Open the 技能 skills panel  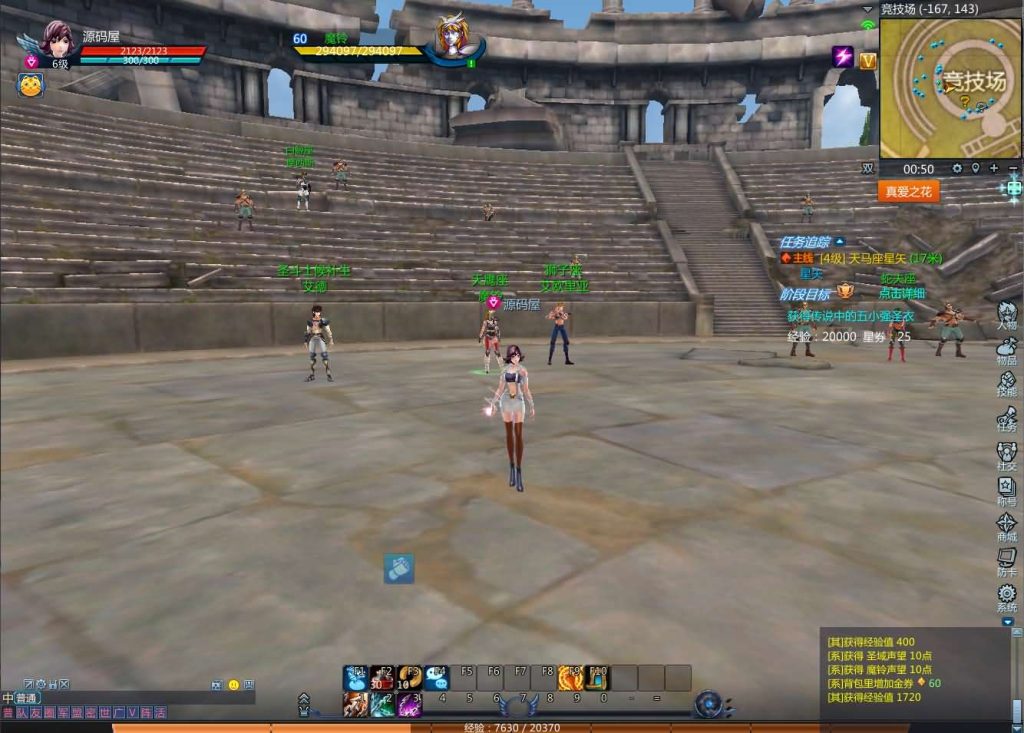pyautogui.click(x=1006, y=383)
